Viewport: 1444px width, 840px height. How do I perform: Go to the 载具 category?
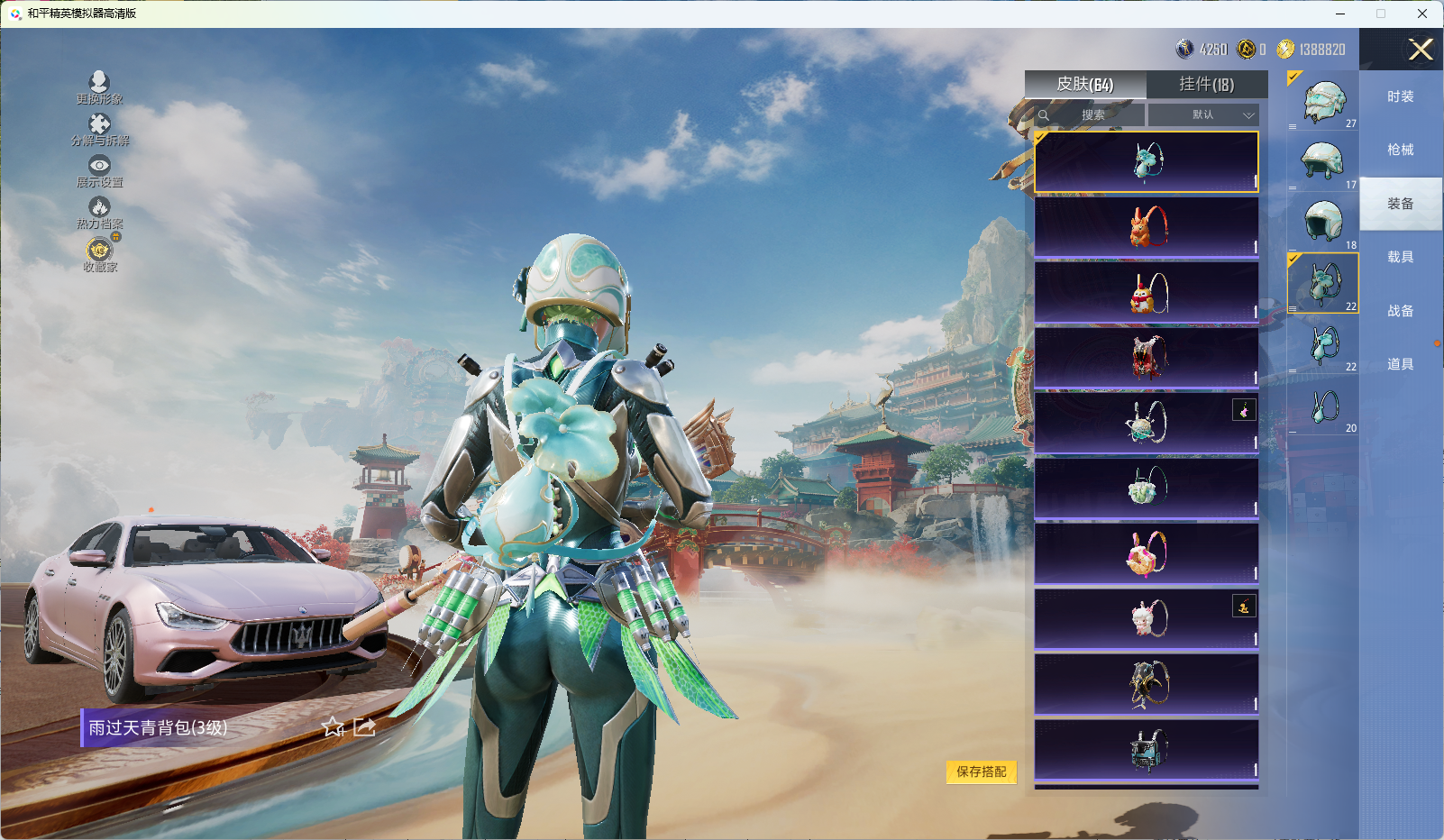1400,257
